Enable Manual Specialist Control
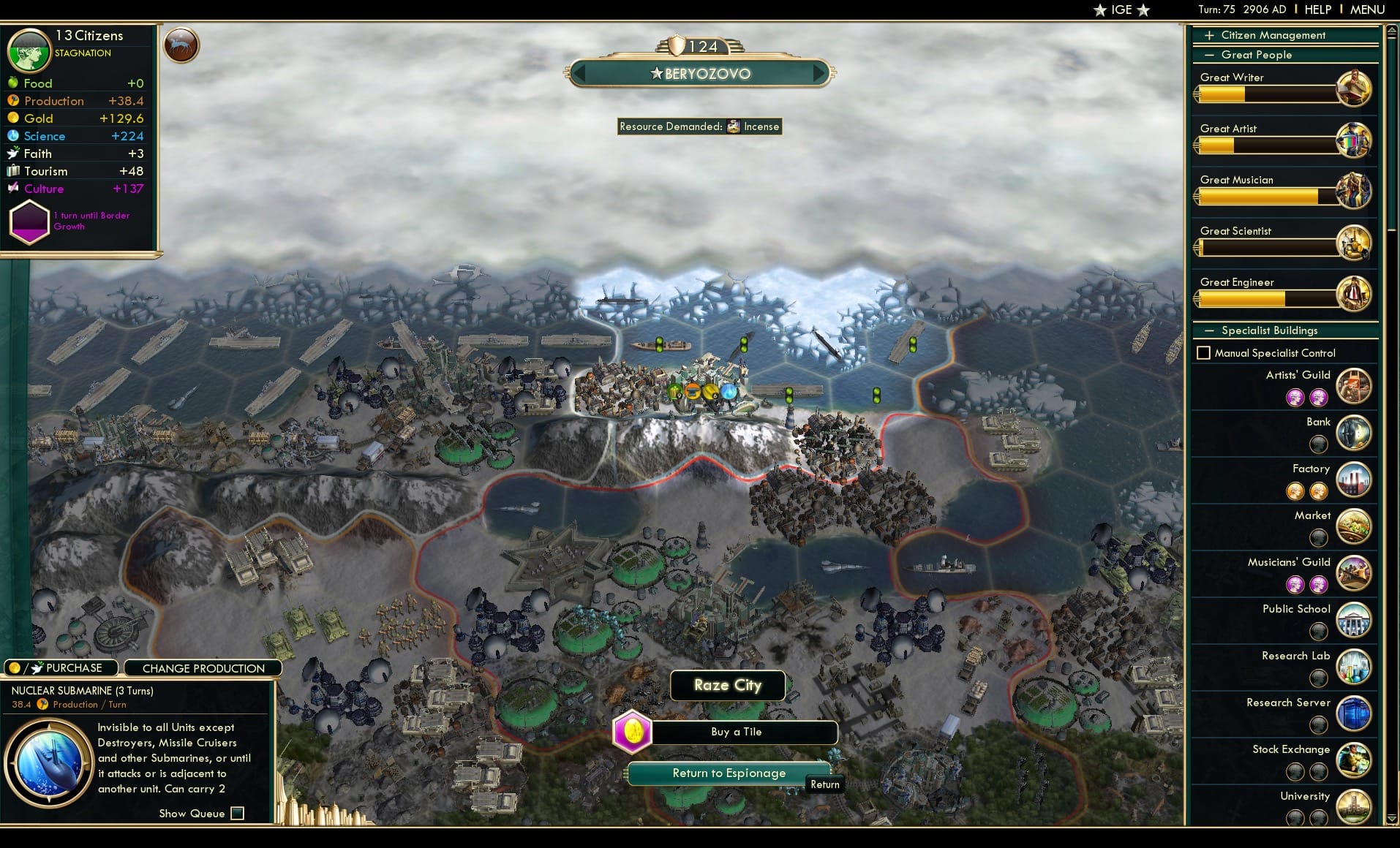The height and width of the screenshot is (848, 1400). pos(1205,352)
